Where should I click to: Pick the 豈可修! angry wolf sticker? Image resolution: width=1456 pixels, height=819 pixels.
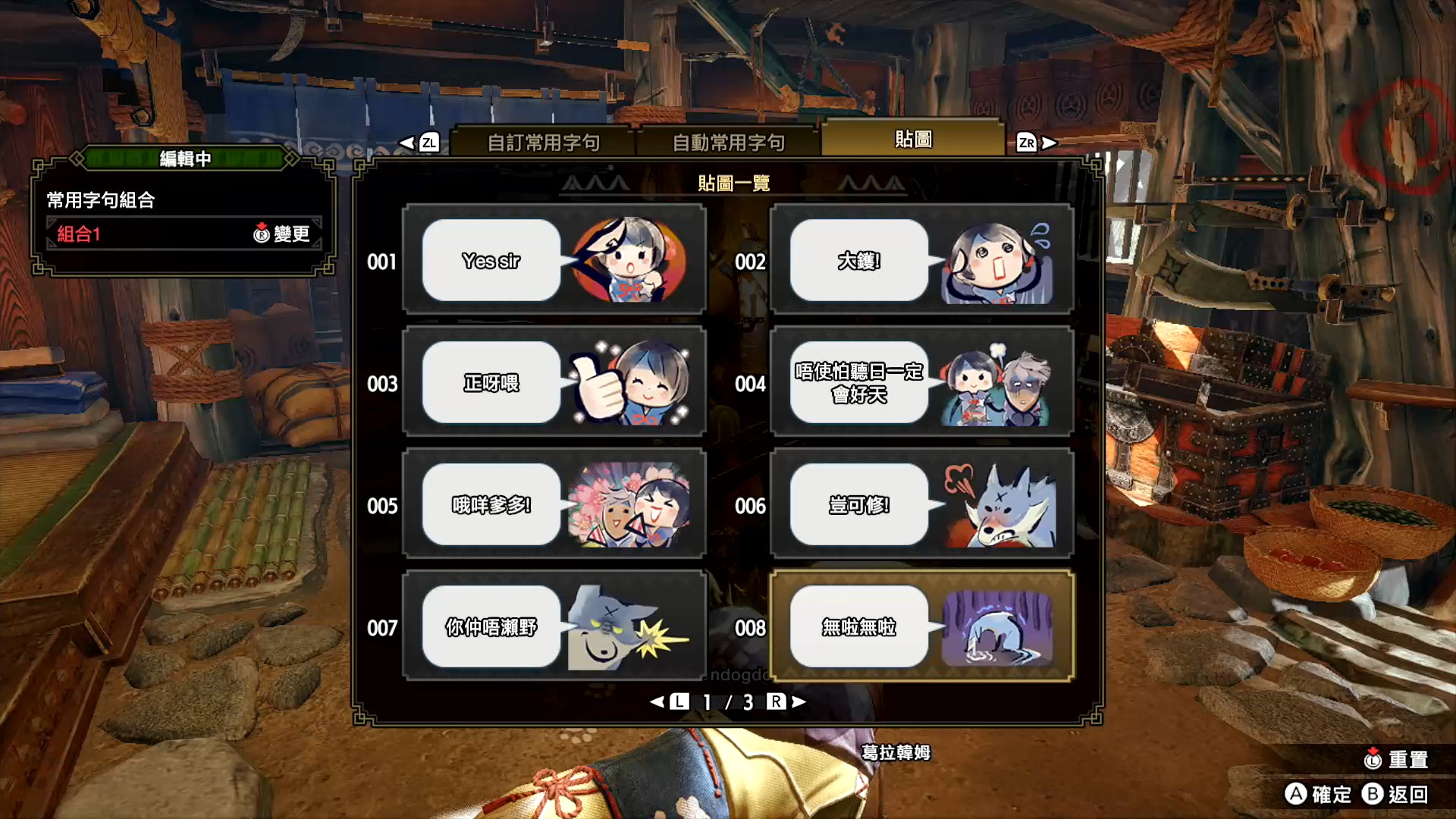[x=921, y=504]
